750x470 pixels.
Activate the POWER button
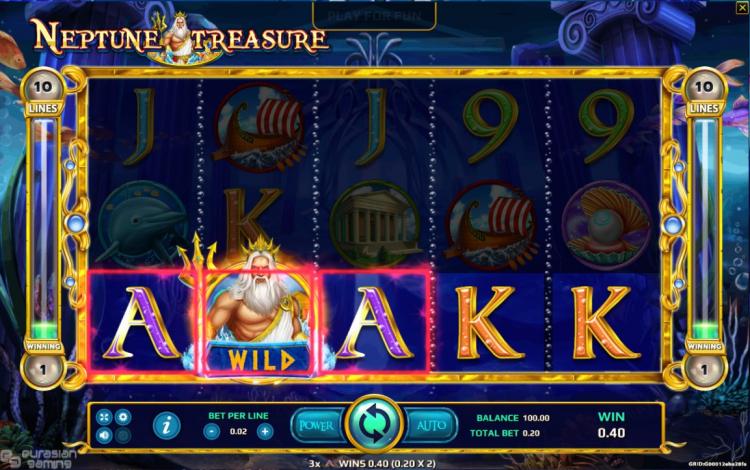(x=317, y=425)
